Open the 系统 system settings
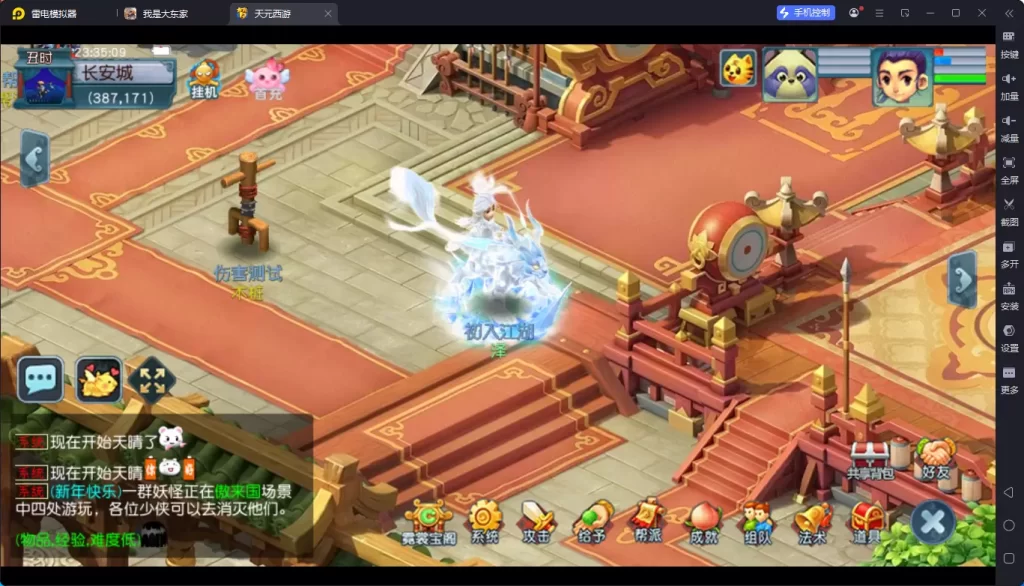The height and width of the screenshot is (586, 1024). [x=485, y=522]
